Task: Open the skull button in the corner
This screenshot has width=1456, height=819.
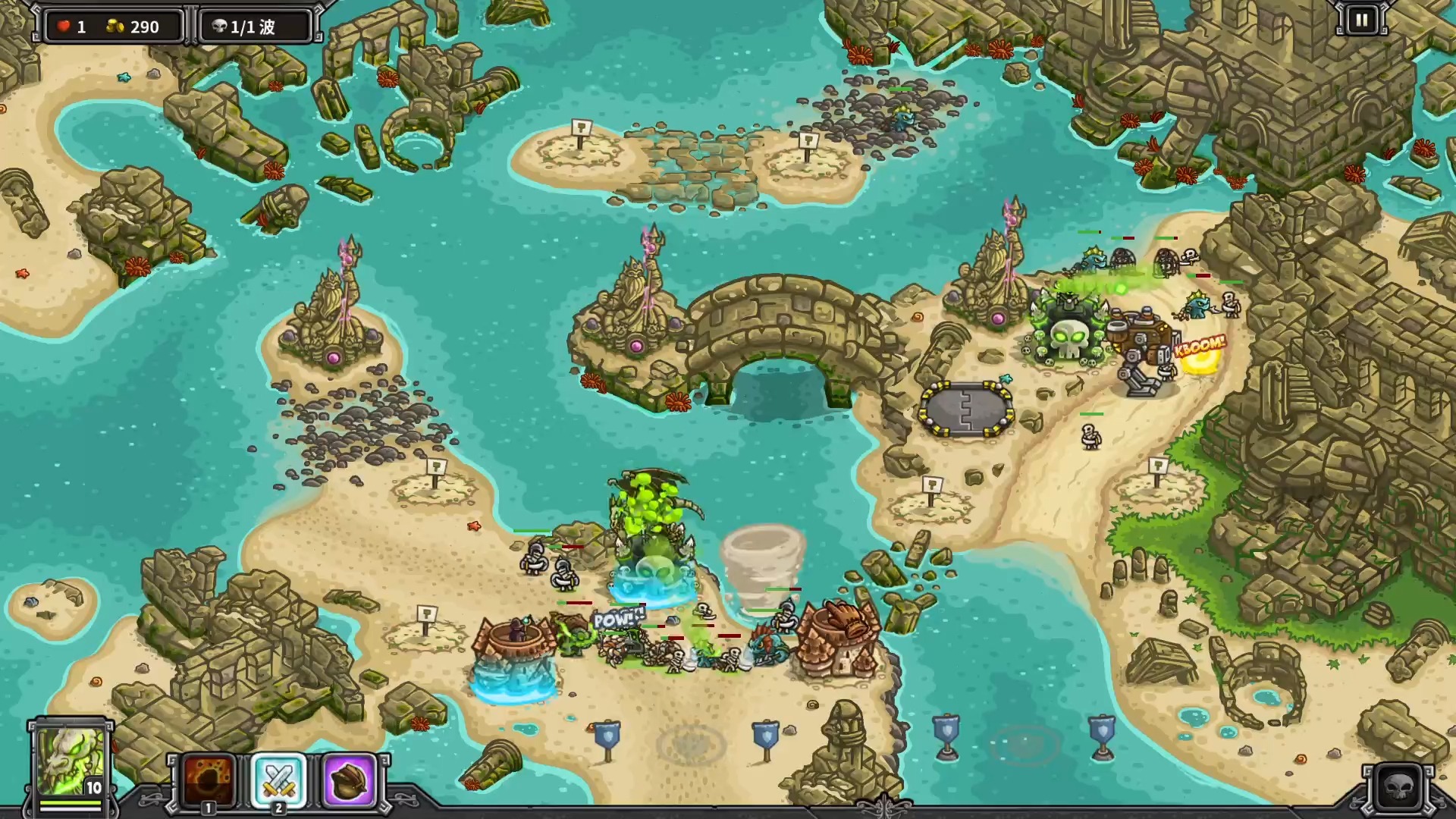Action: click(x=1398, y=787)
